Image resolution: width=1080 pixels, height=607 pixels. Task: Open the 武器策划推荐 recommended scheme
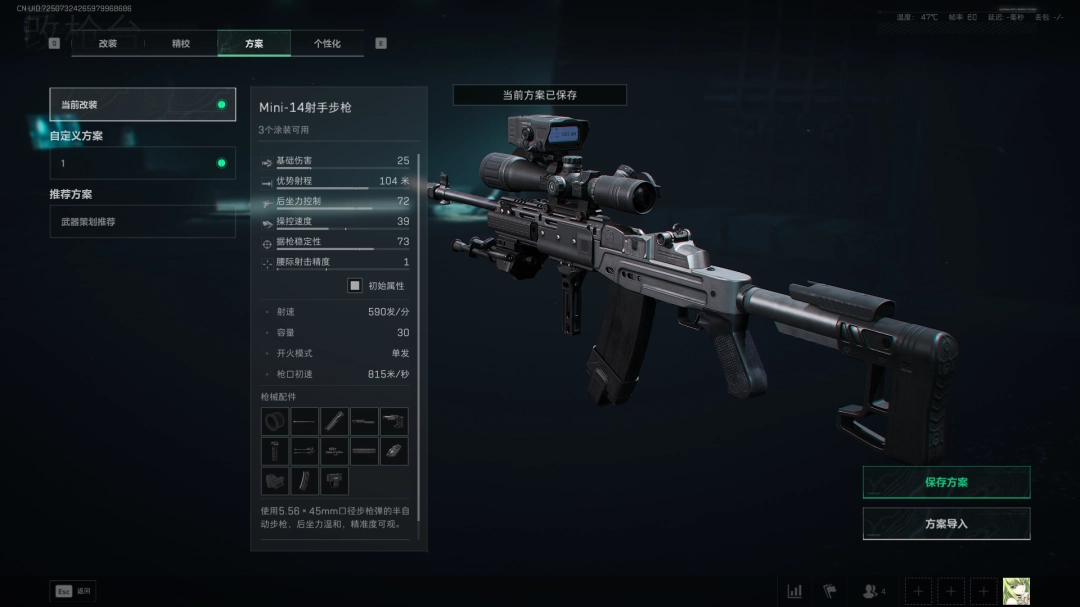(143, 221)
